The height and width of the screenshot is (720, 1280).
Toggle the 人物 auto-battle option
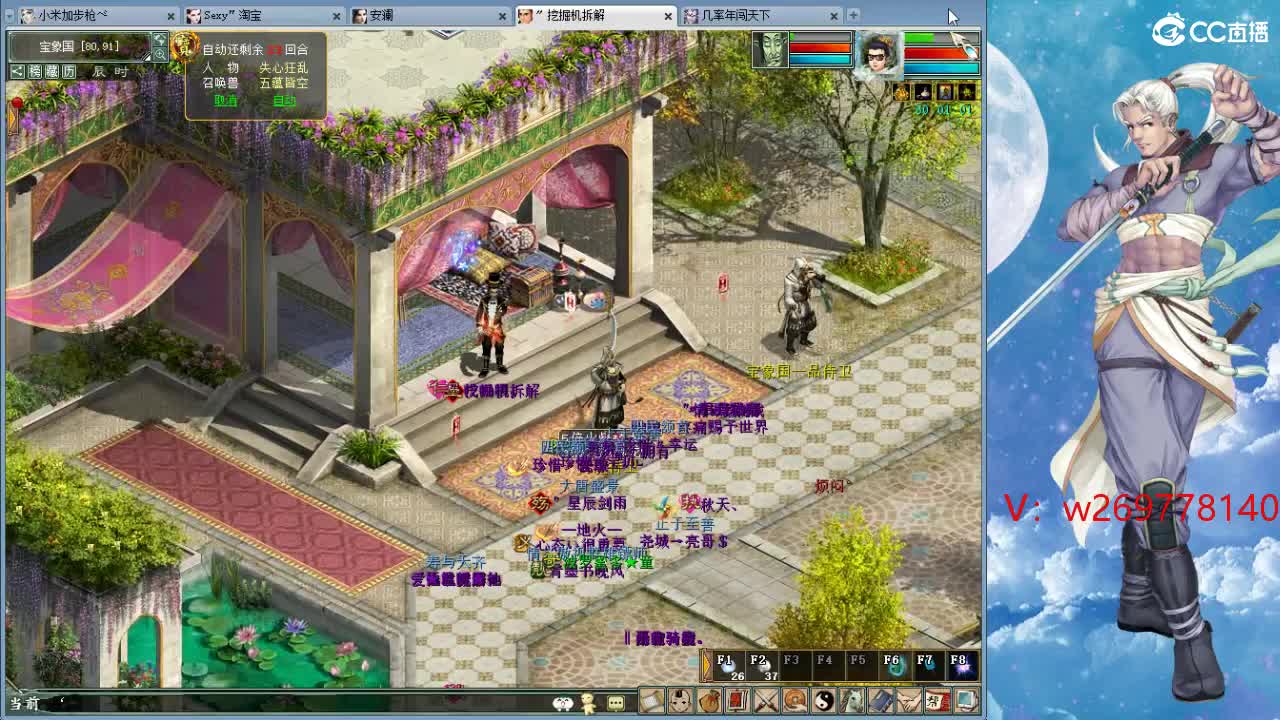(220, 68)
